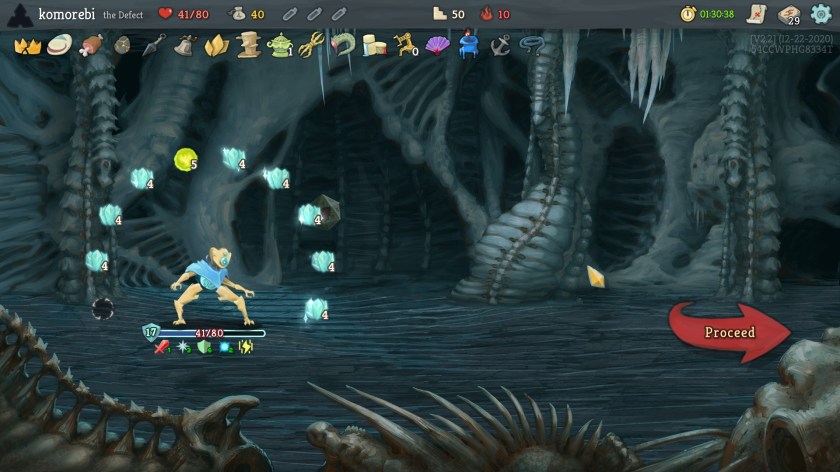The image size is (840, 472).
Task: Inspect the blue furnace relic with flame
Action: pyautogui.click(x=469, y=46)
